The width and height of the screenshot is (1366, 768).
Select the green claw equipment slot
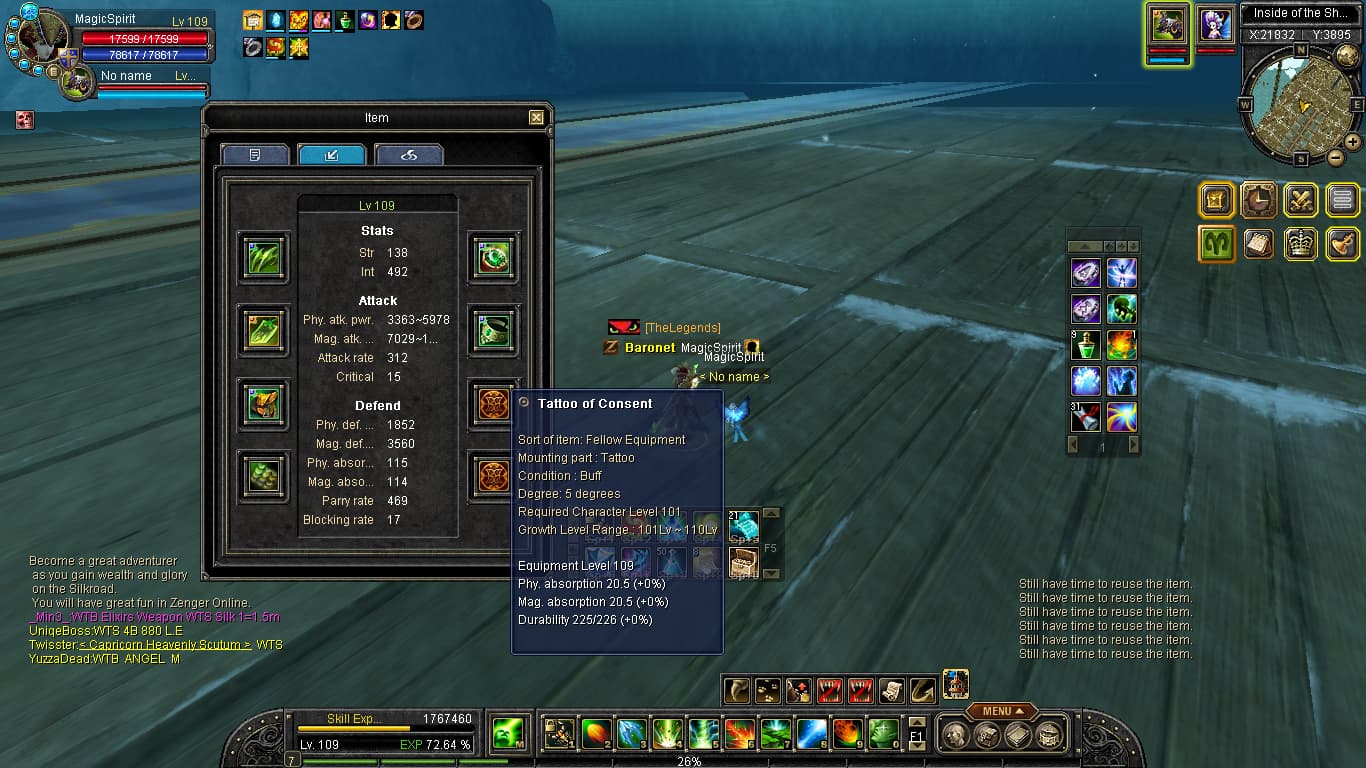pos(264,258)
